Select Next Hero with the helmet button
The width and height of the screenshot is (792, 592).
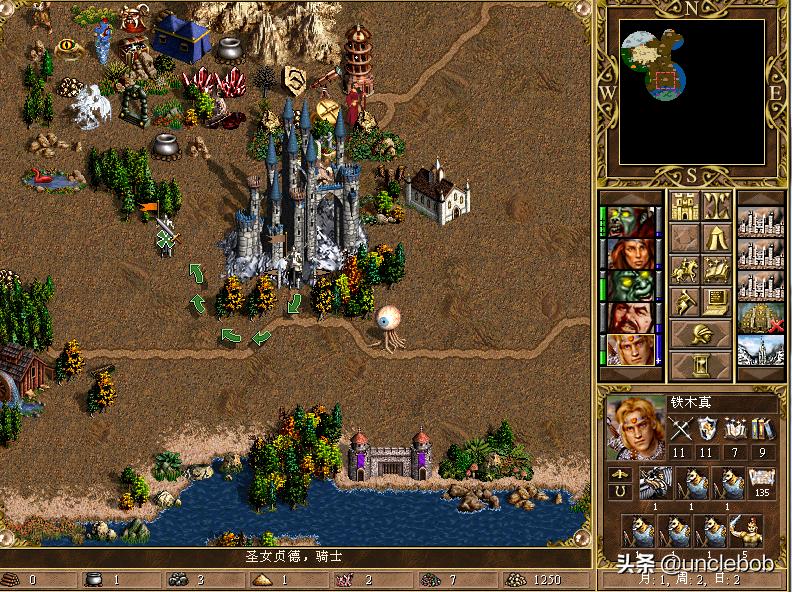point(700,333)
